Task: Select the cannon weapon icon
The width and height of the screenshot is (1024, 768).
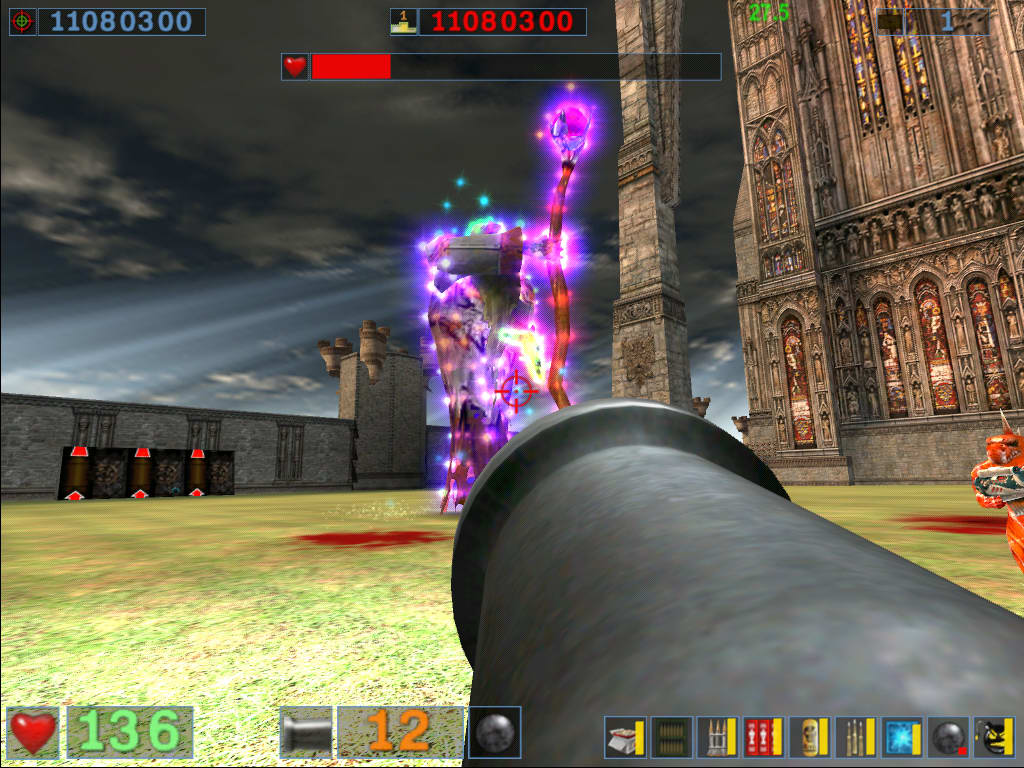Action: pos(305,732)
